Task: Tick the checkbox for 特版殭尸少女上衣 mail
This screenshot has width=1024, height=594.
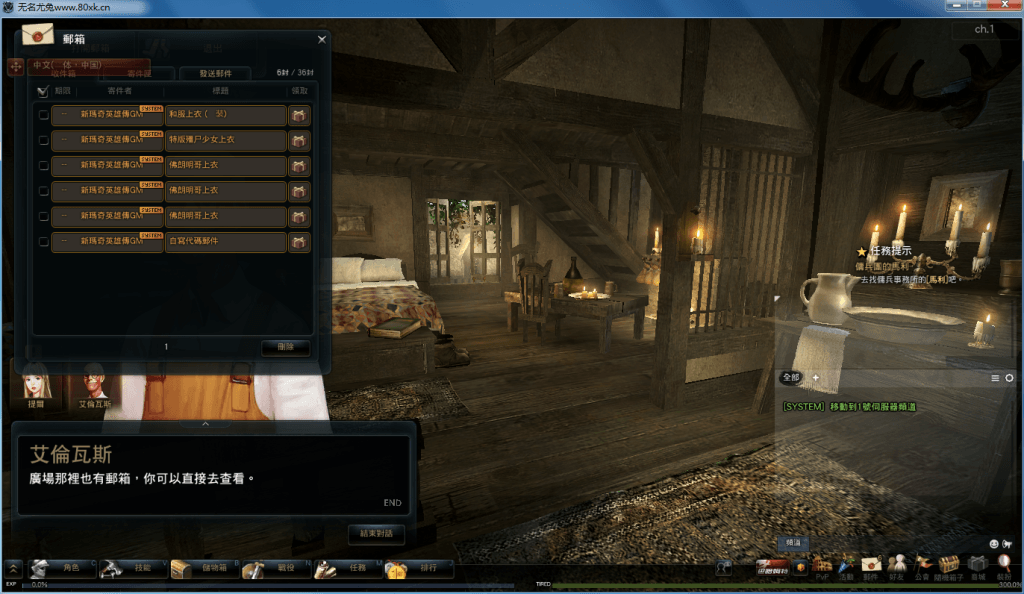Action: tap(43, 141)
